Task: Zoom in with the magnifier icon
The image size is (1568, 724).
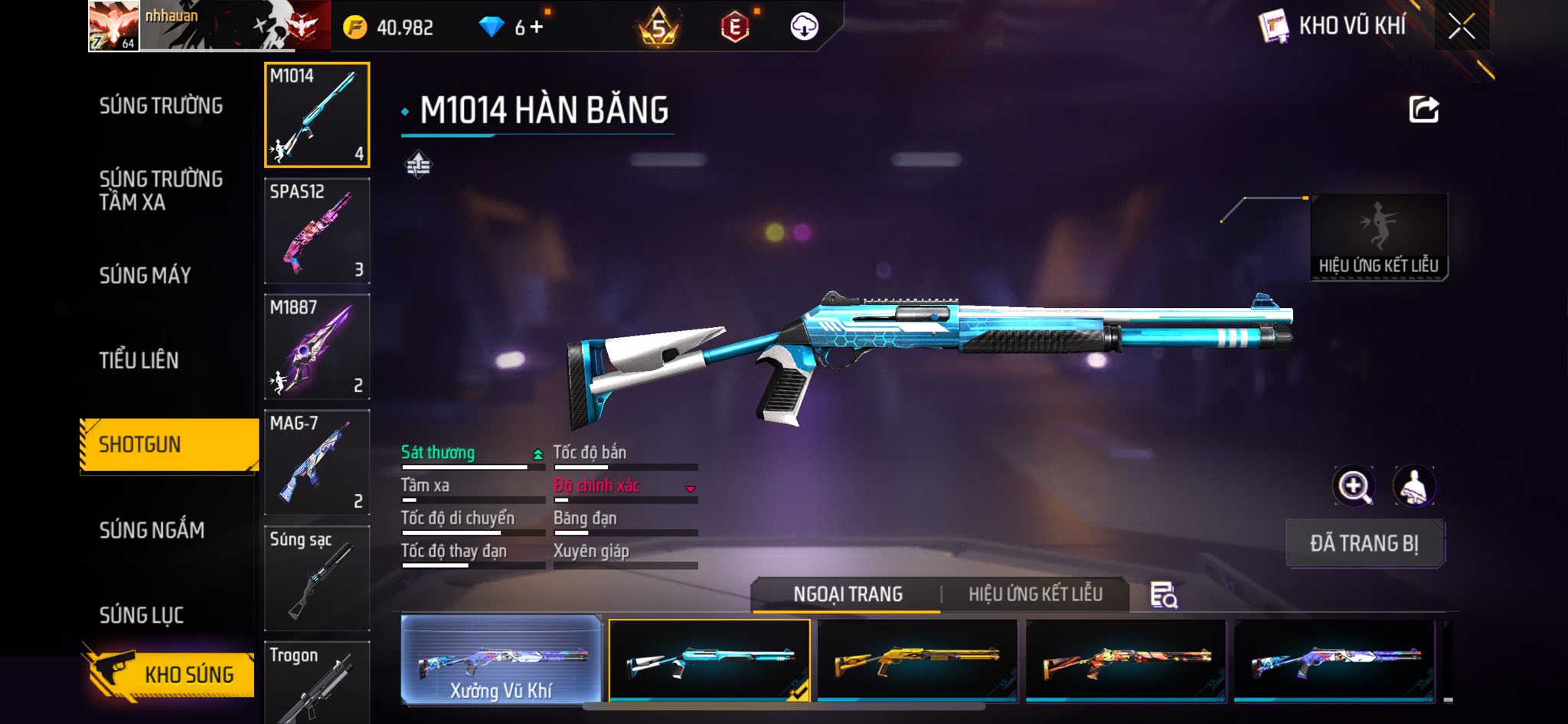Action: (1354, 486)
